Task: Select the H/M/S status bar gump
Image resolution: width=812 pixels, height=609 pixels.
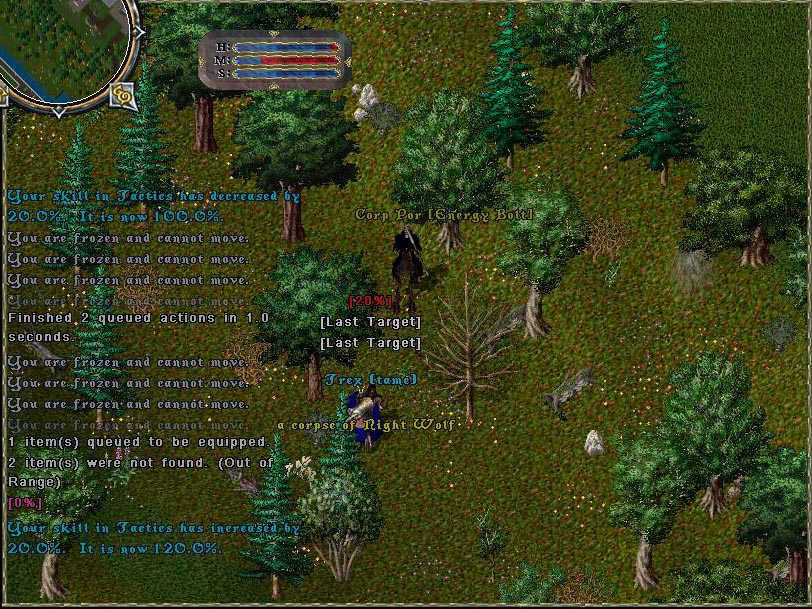Action: click(x=276, y=59)
